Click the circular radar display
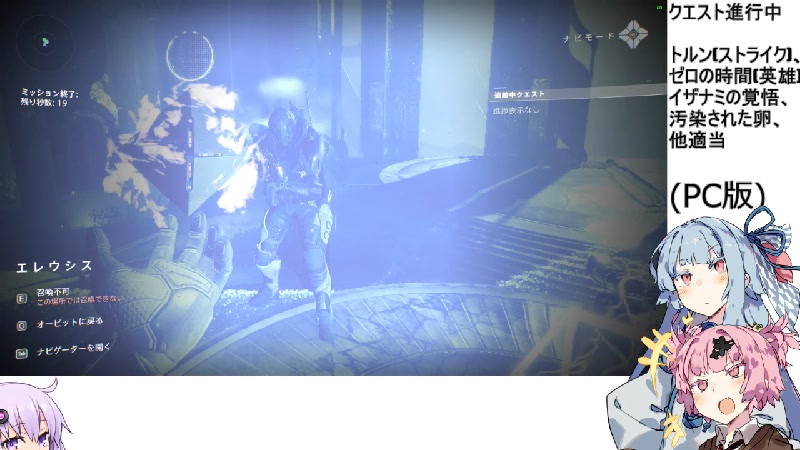 click(x=43, y=43)
